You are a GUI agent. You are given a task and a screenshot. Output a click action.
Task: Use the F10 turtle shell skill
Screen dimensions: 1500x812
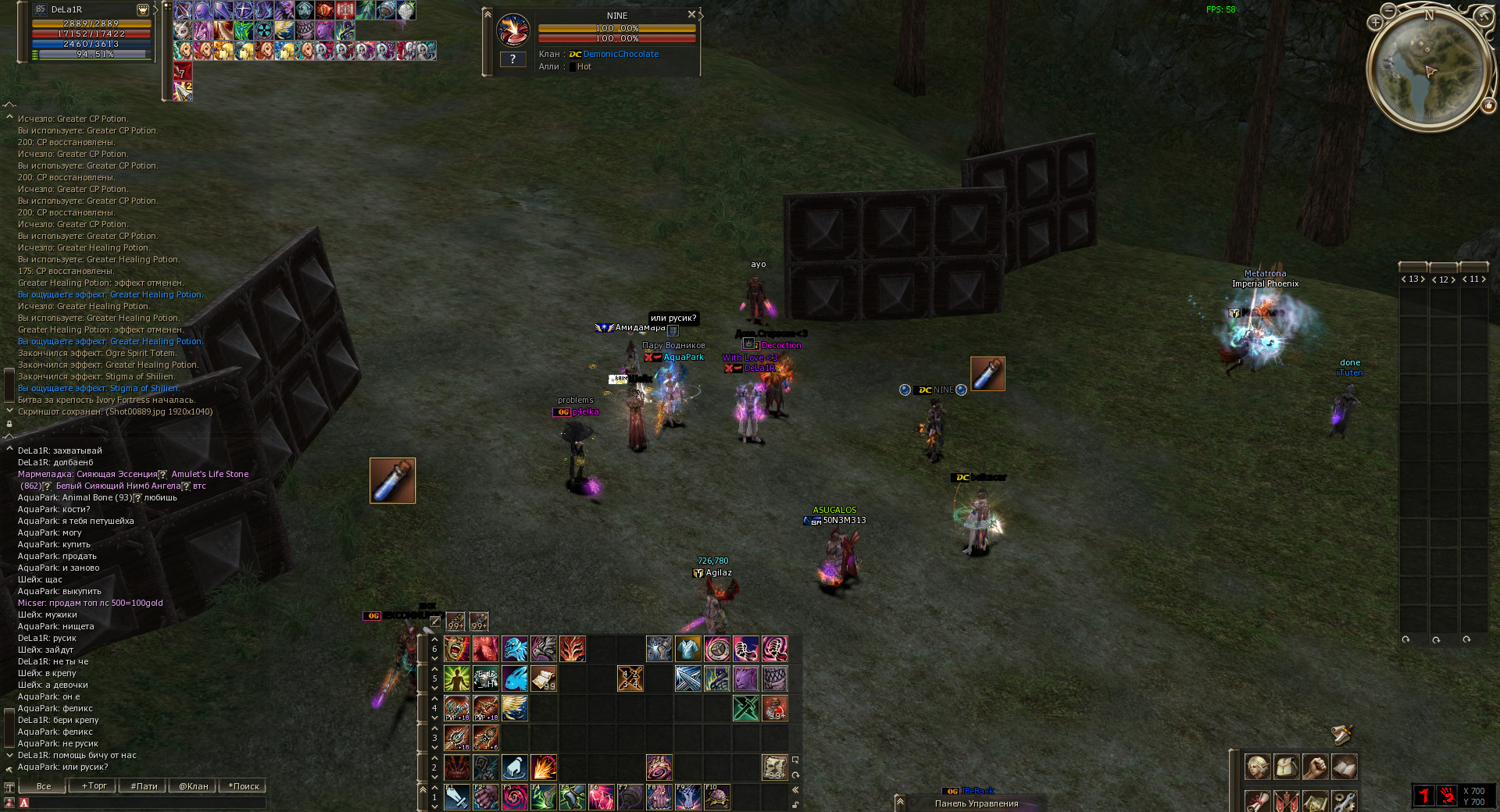tap(716, 797)
